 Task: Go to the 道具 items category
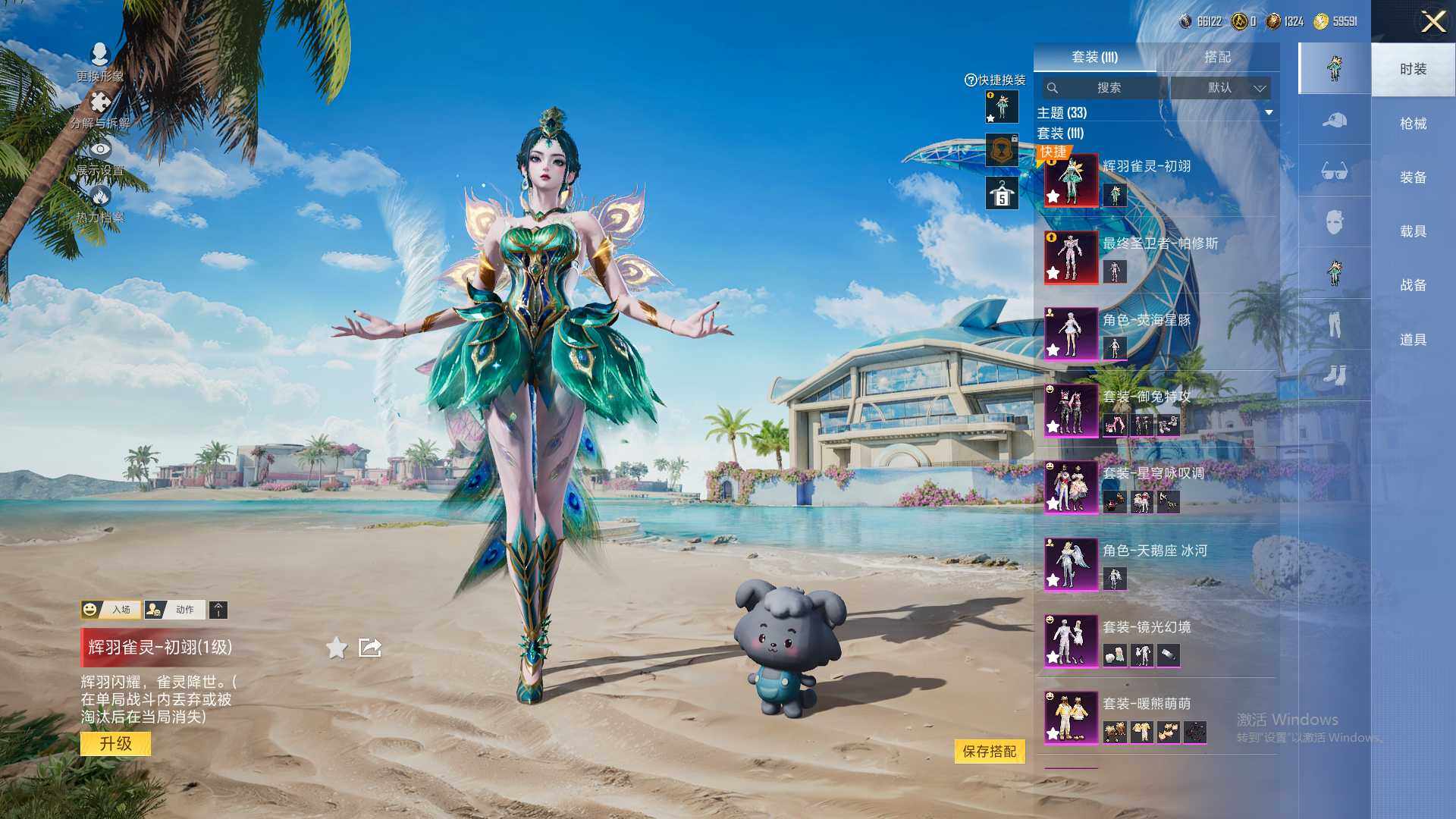click(x=1413, y=340)
